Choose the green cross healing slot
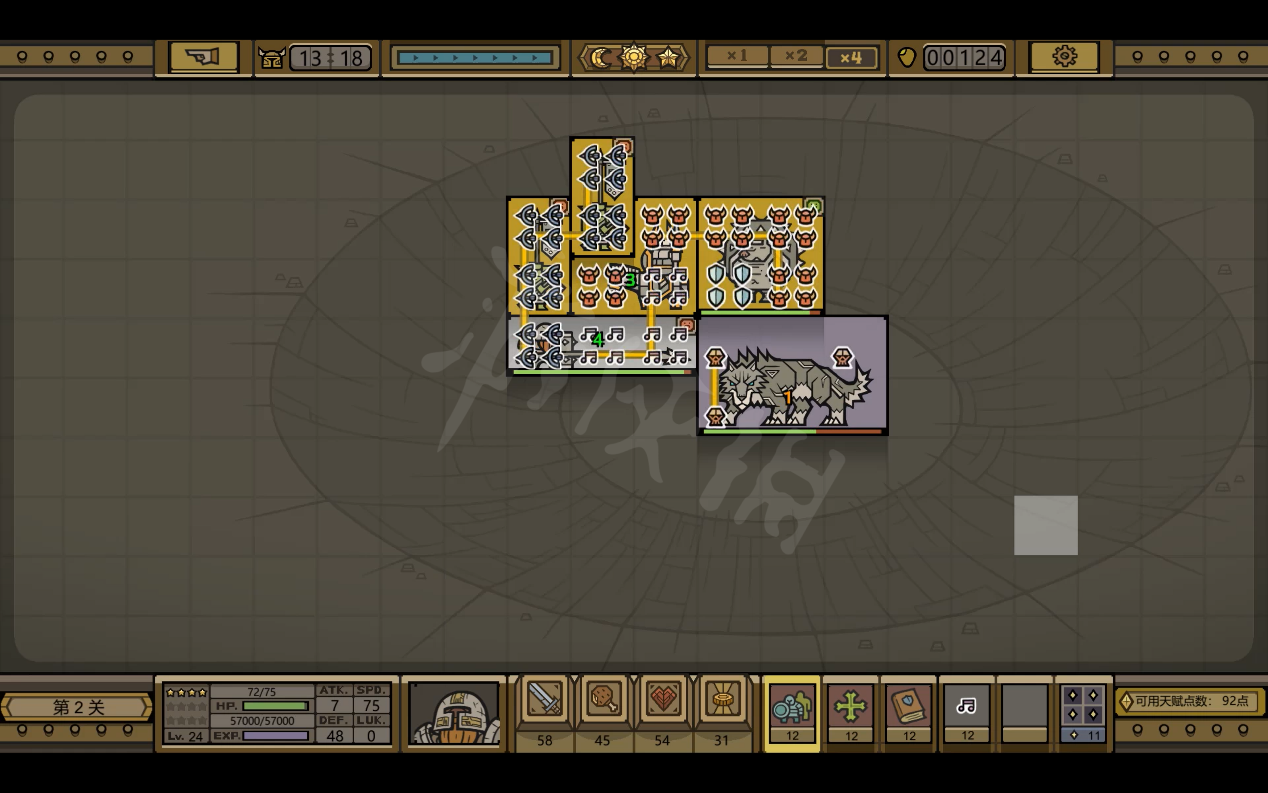This screenshot has width=1268, height=793. 851,708
